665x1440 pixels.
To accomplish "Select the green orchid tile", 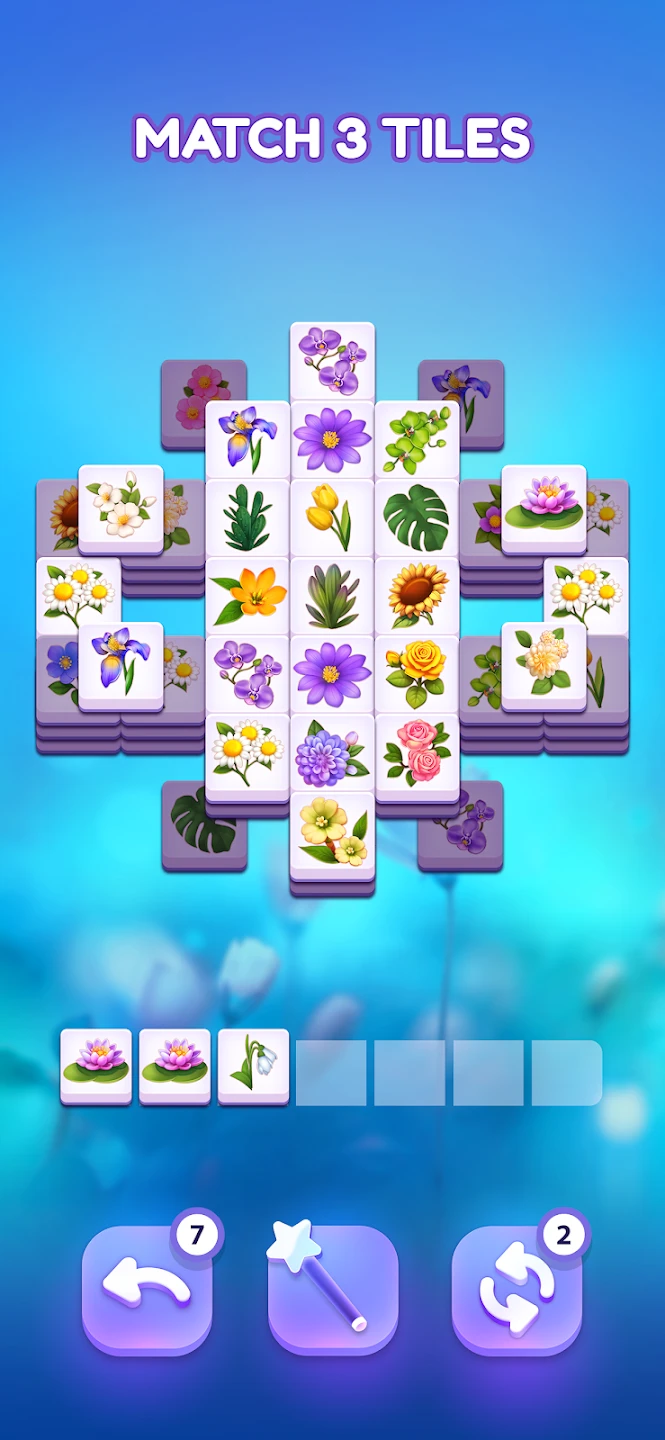I will [x=417, y=438].
